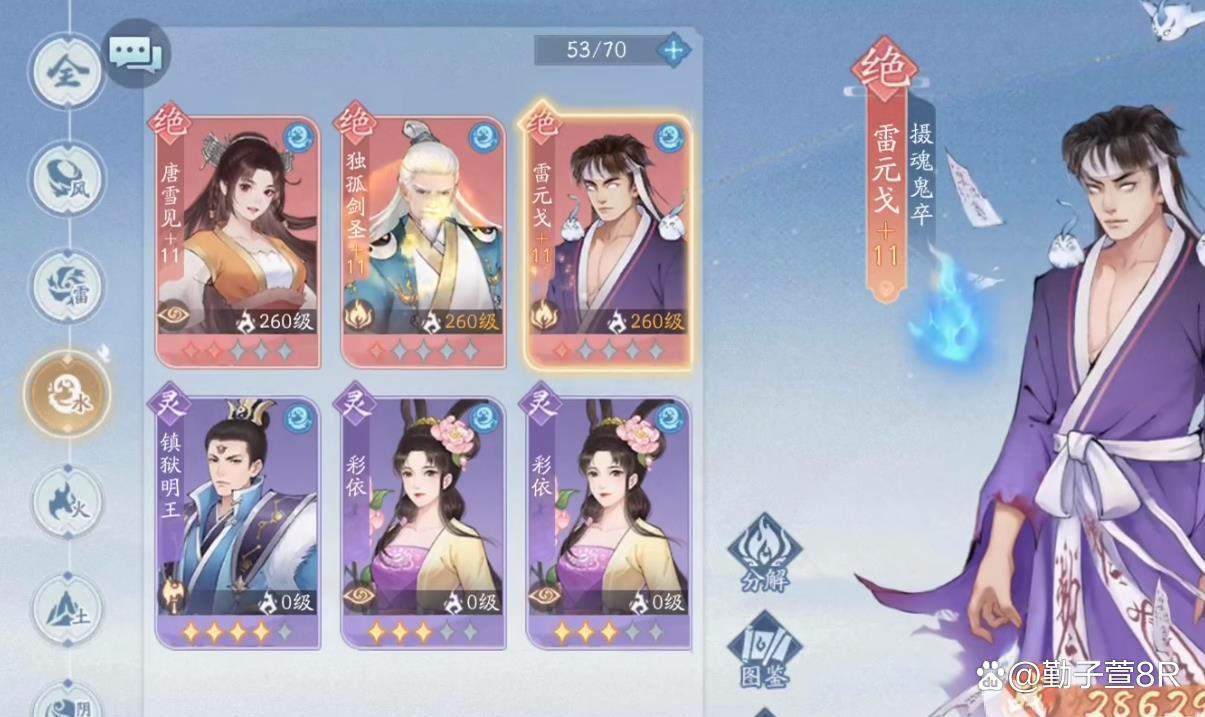
Task: Switch to the 全 (all) category tab
Action: pos(66,73)
